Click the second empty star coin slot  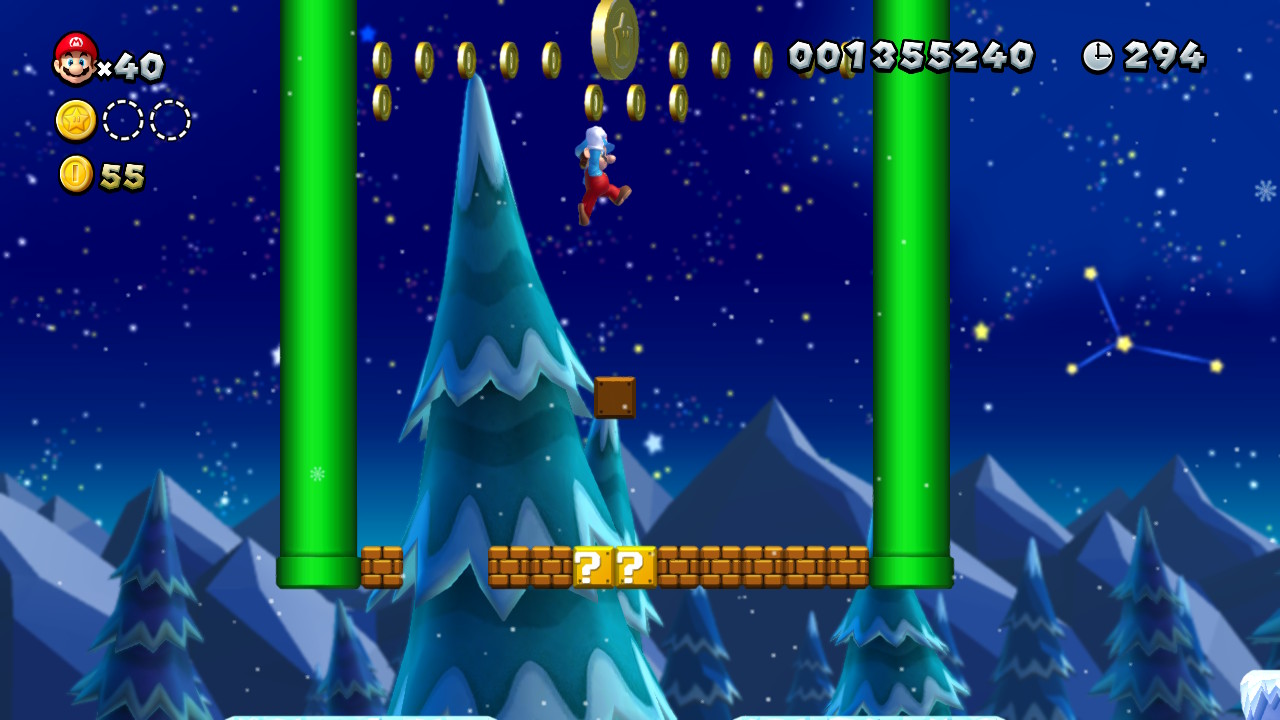(168, 118)
